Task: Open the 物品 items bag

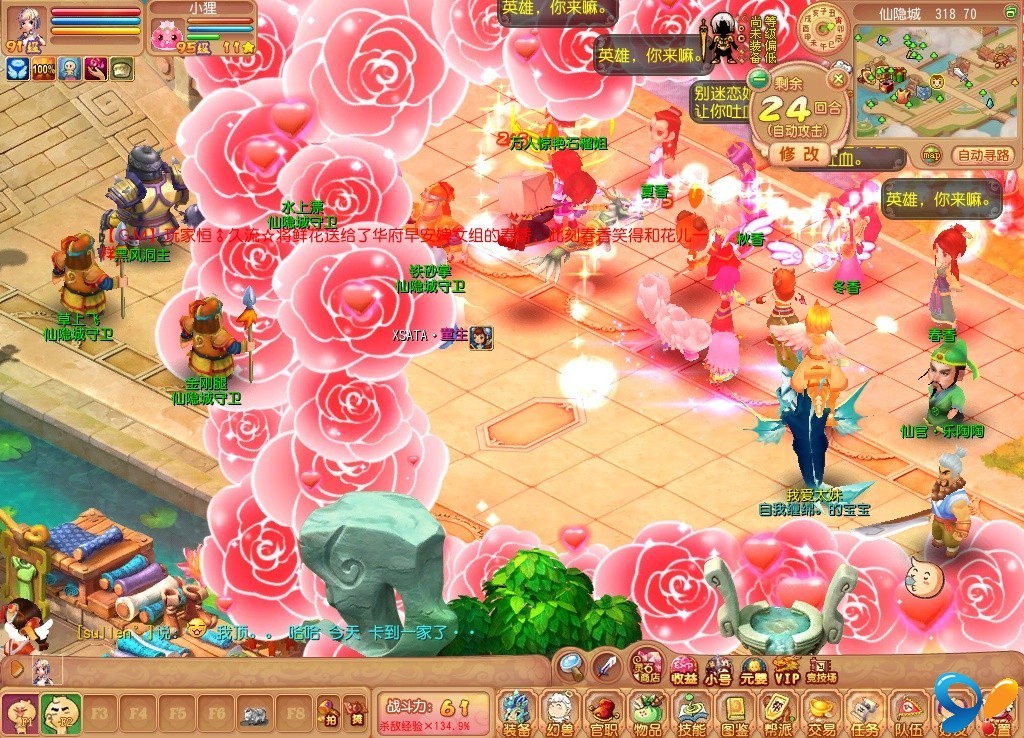Action: point(646,712)
